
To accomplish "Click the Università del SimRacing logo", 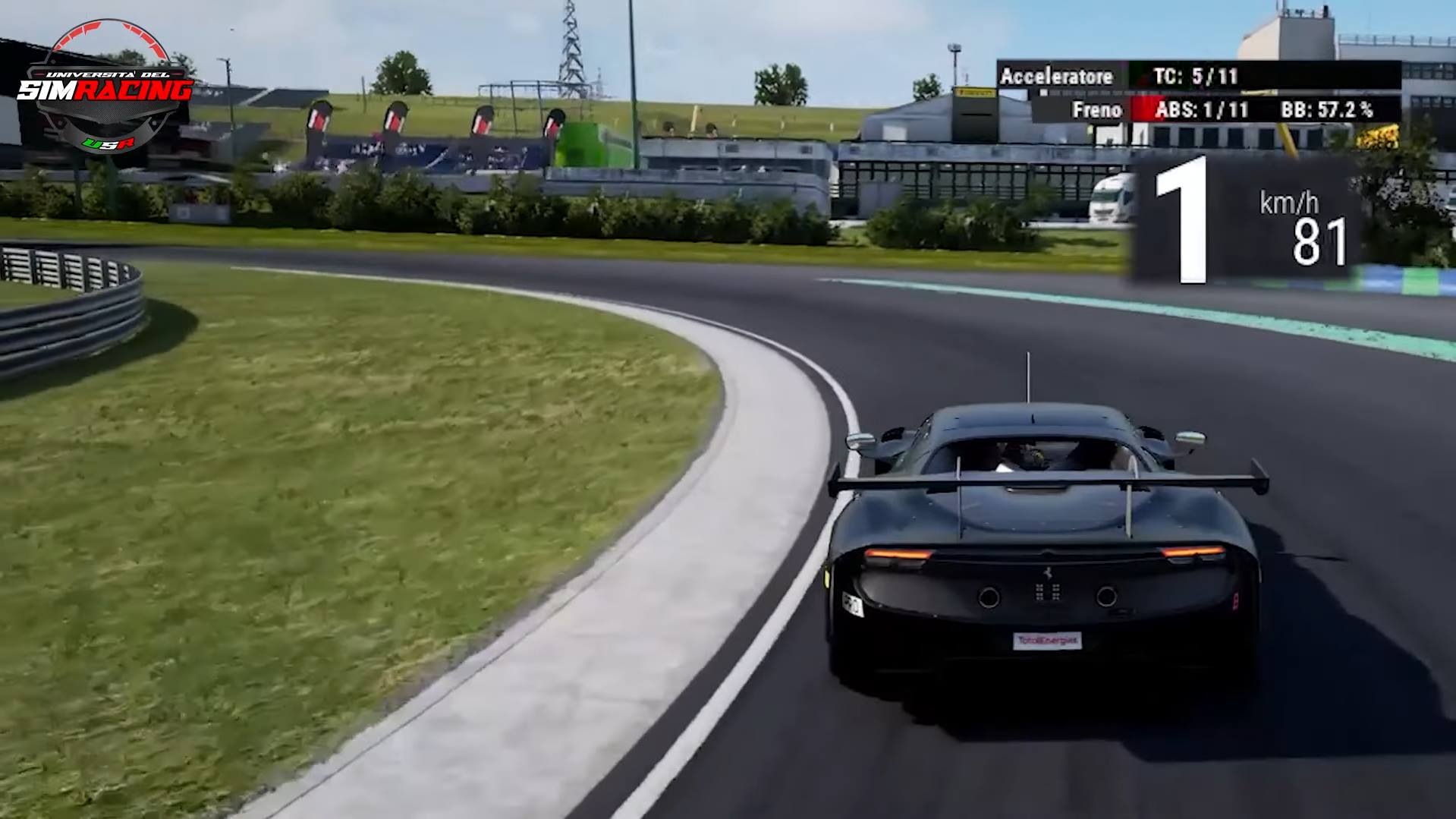I will tap(105, 87).
